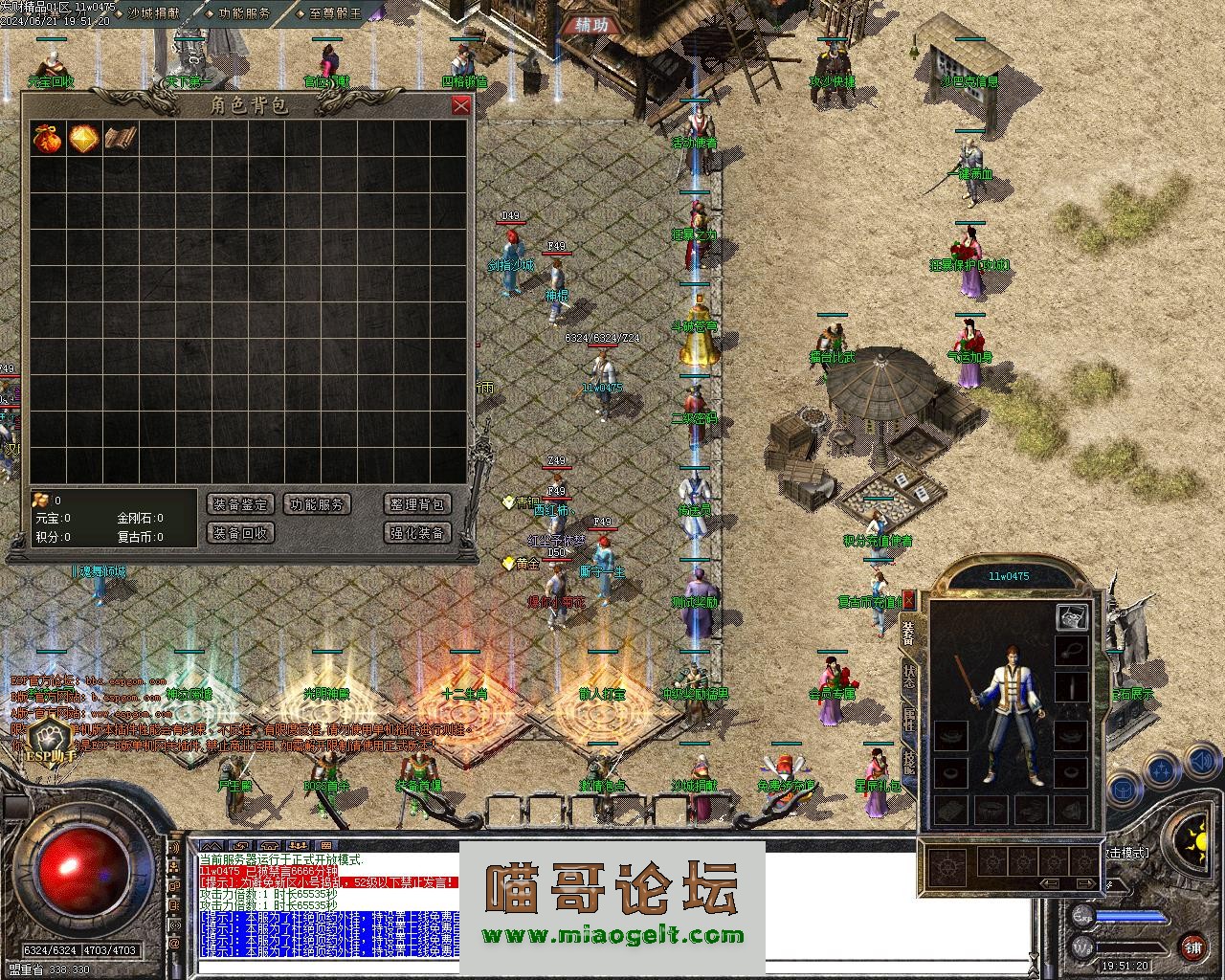Viewport: 1225px width, 980px height.
Task: Open the treasure chest icon in equipment panel
Action: pos(1072,617)
